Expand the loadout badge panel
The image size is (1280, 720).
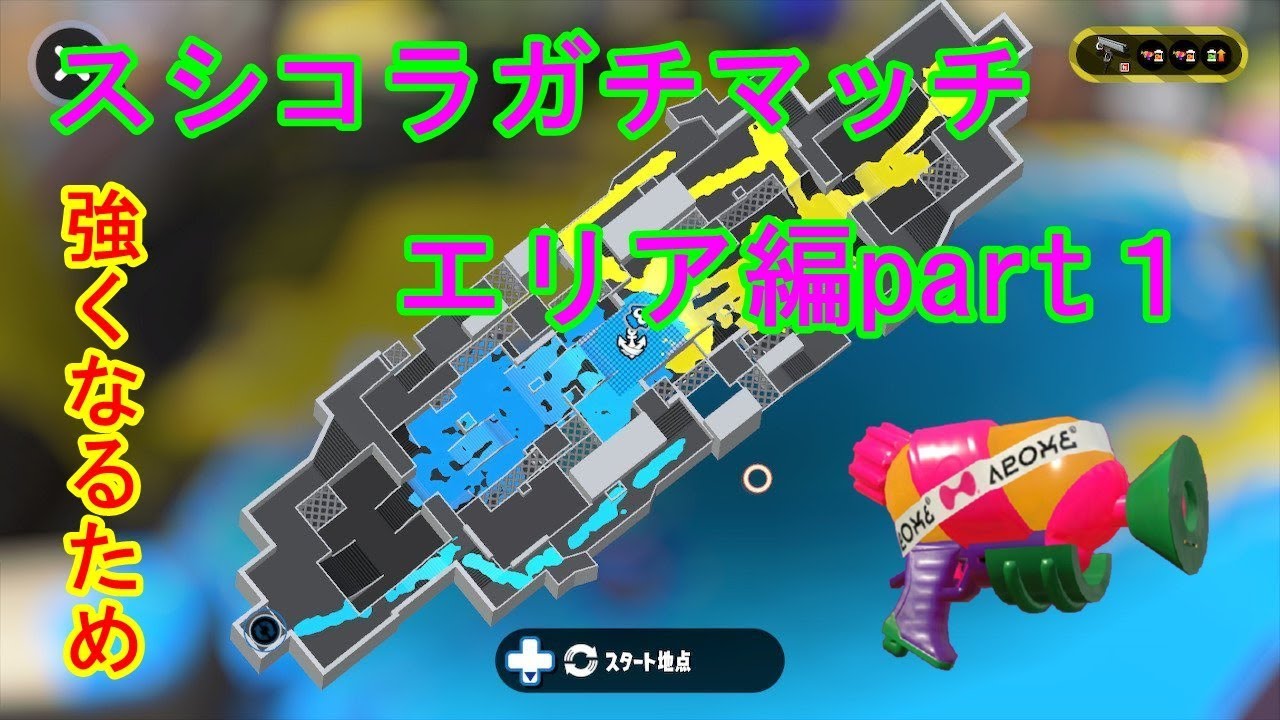coord(1160,55)
